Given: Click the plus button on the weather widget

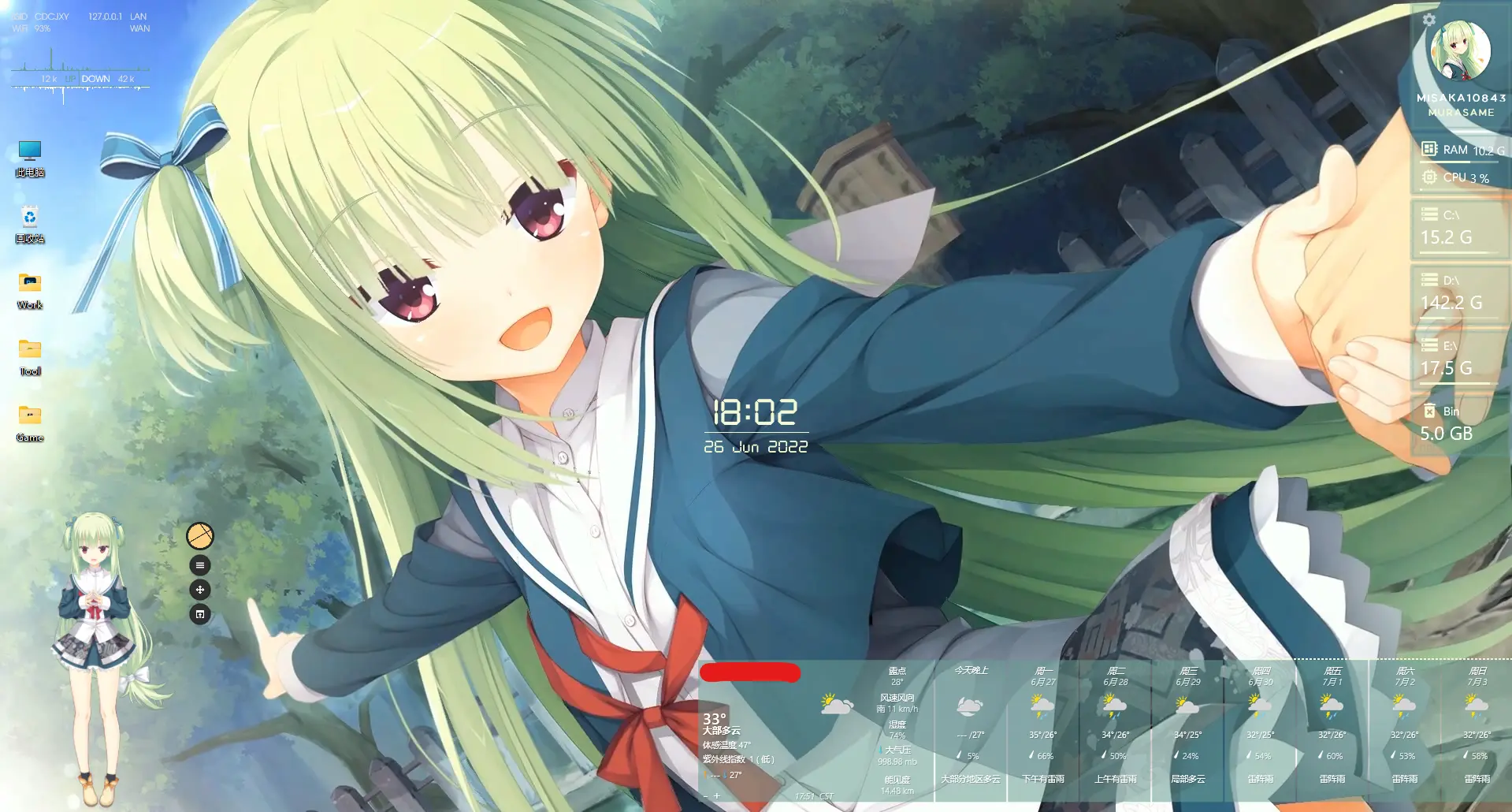Looking at the screenshot, I should [x=717, y=796].
